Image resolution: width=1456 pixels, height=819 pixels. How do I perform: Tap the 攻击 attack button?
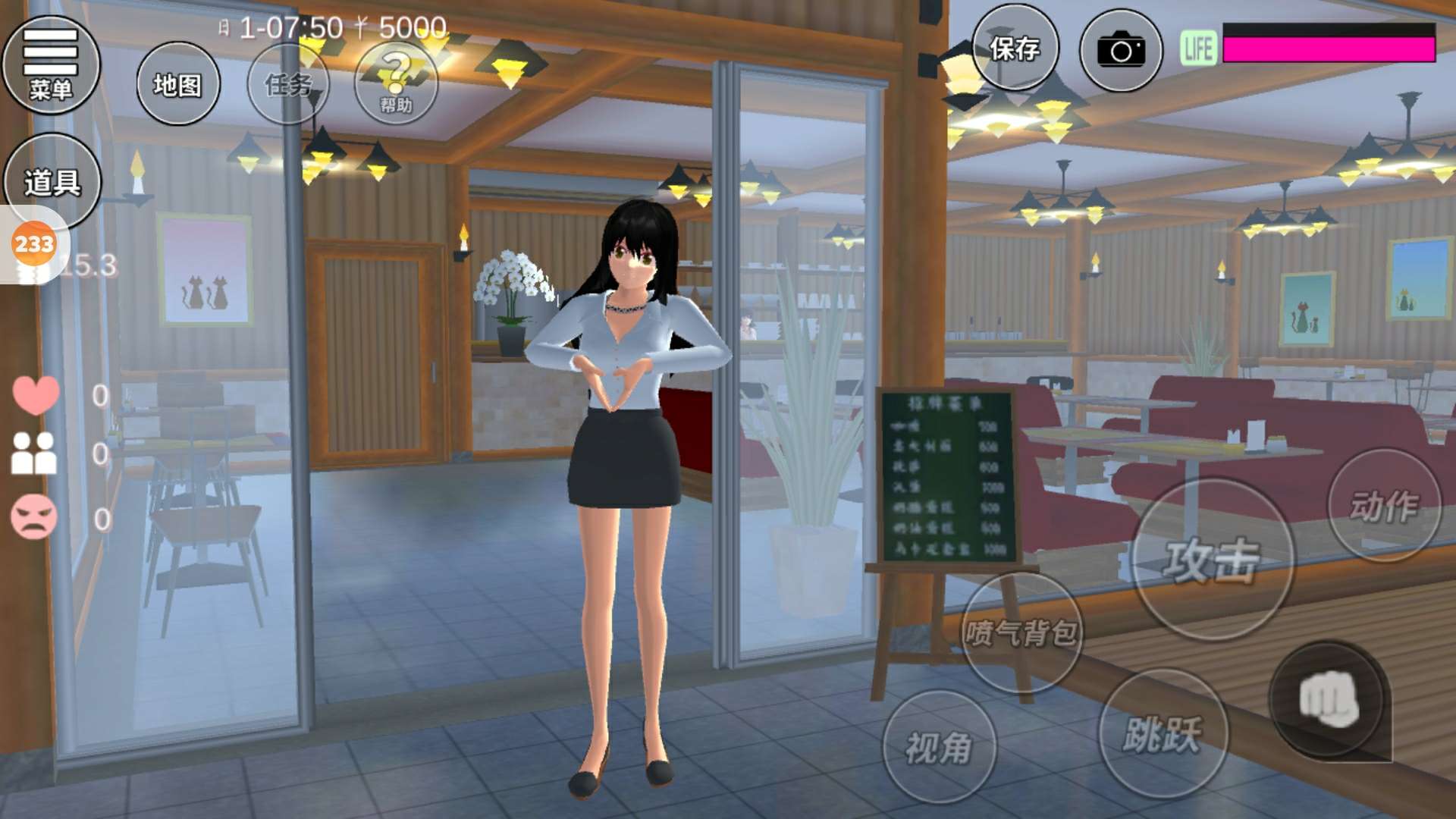tap(1212, 561)
